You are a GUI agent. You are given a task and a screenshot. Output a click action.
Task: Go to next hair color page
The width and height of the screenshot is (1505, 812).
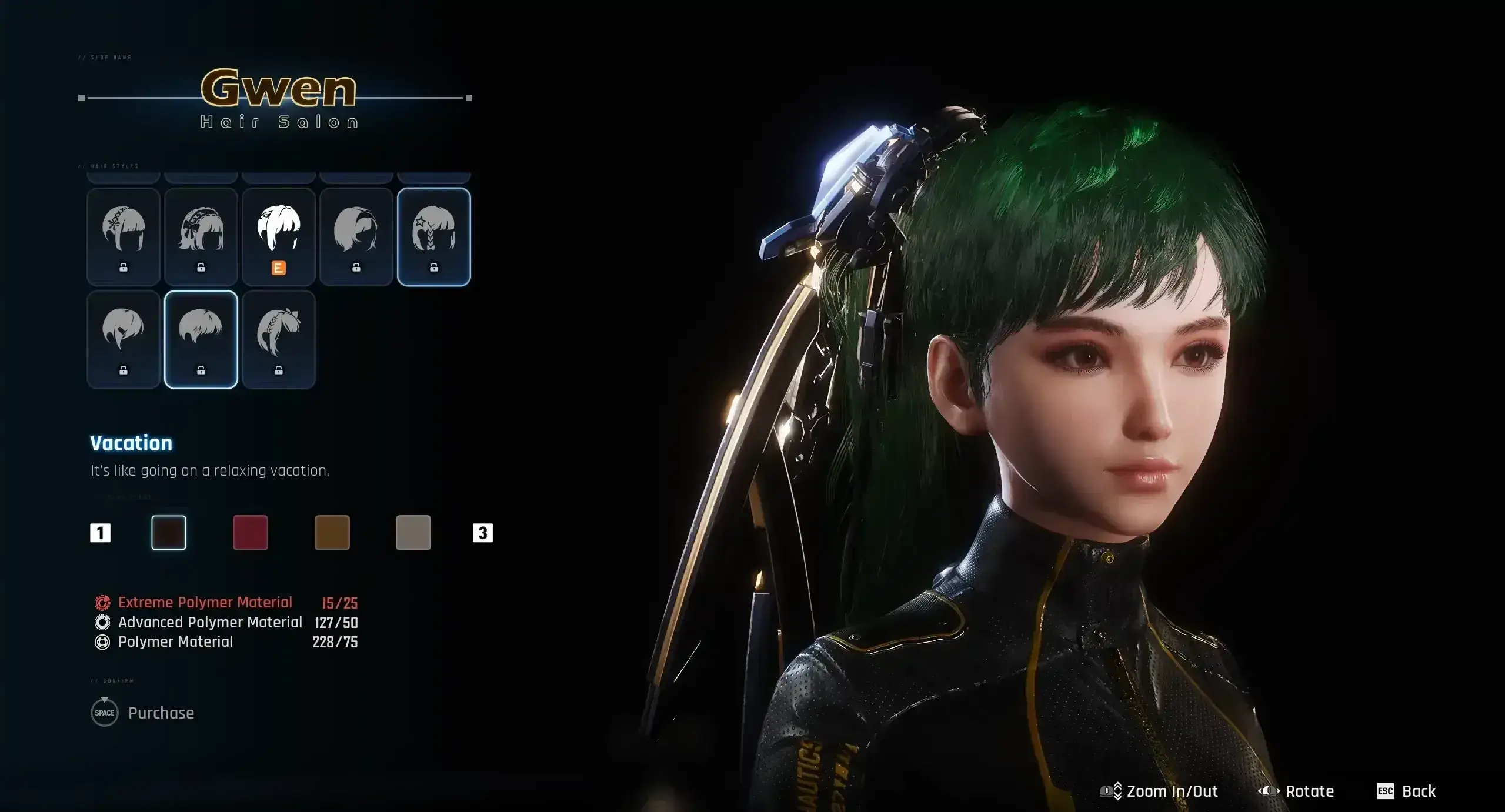(x=482, y=533)
